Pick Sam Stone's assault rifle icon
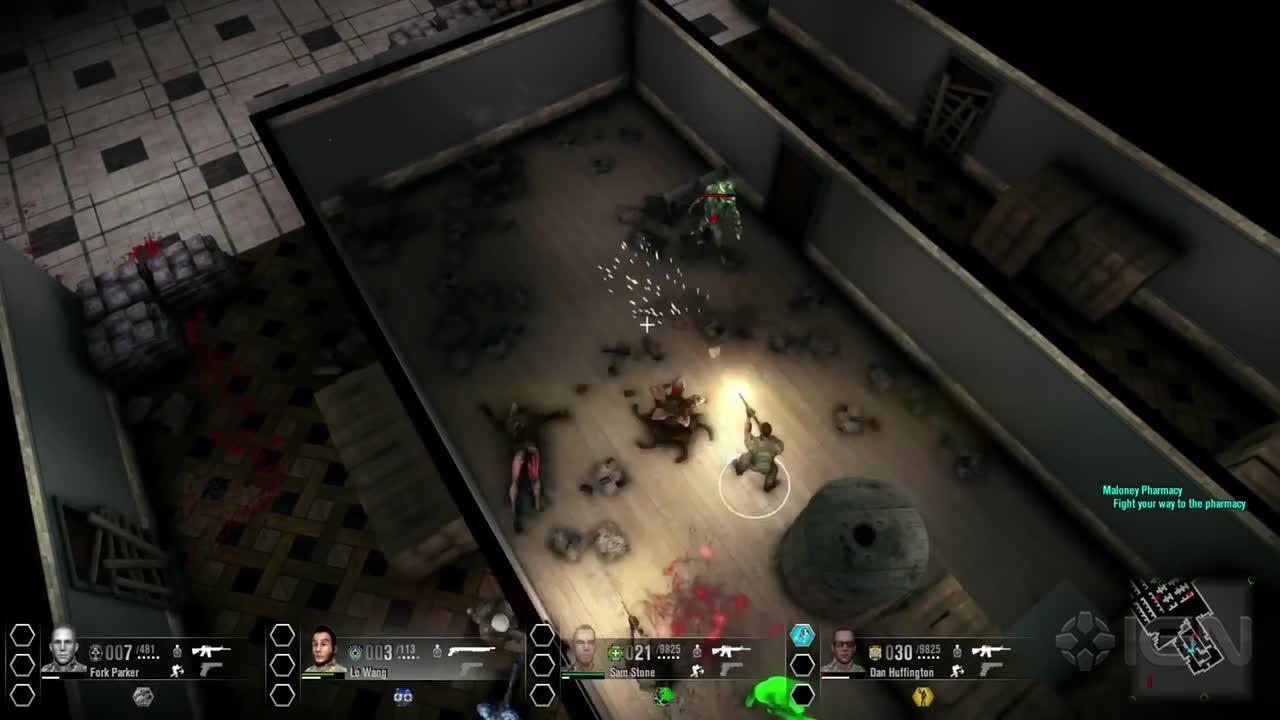 click(x=731, y=651)
